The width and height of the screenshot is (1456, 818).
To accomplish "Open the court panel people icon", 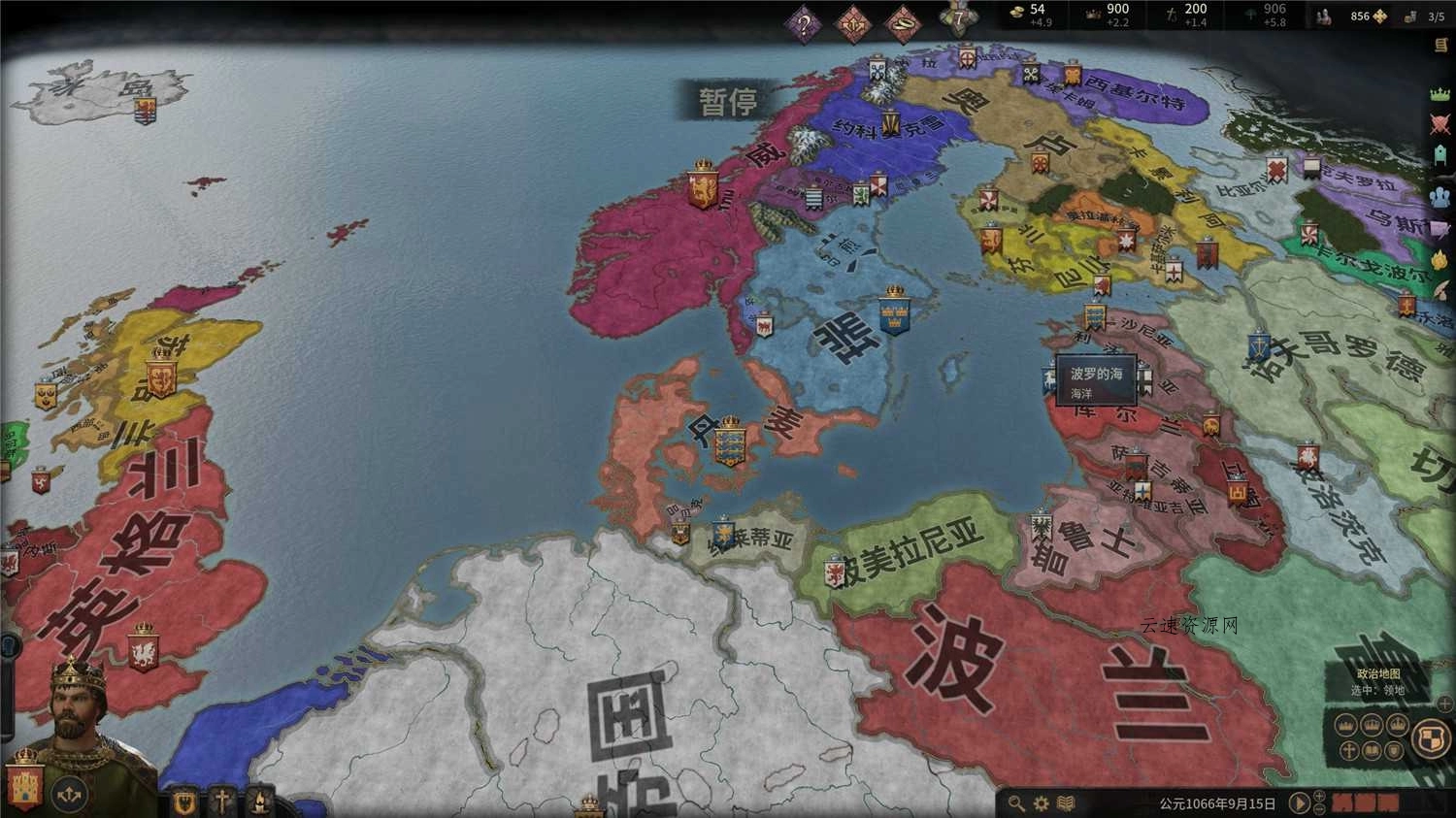I will 1438,196.
